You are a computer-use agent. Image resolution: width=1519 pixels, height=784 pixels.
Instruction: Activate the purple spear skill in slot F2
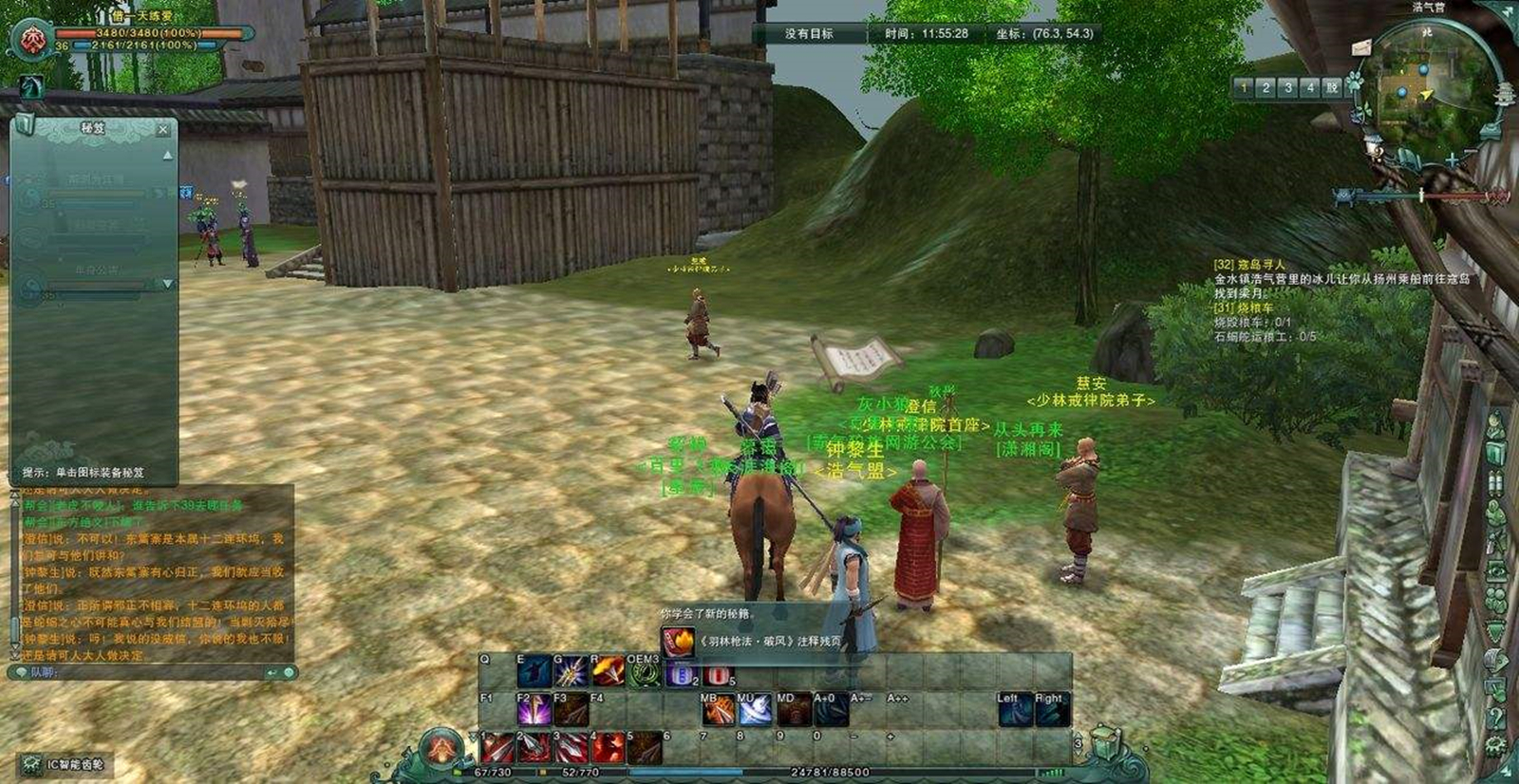coord(534,710)
